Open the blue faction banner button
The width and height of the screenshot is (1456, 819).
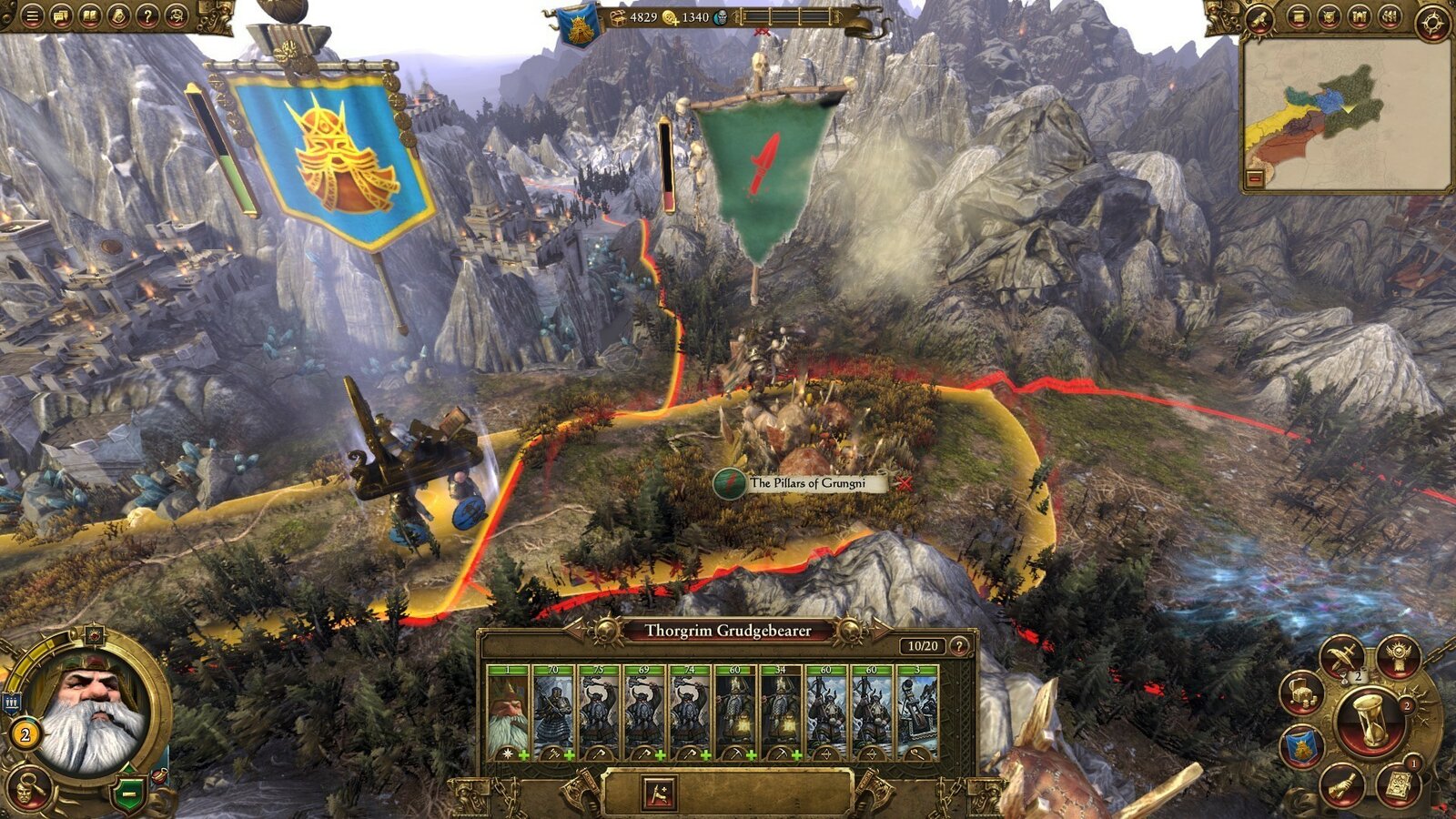[1303, 748]
